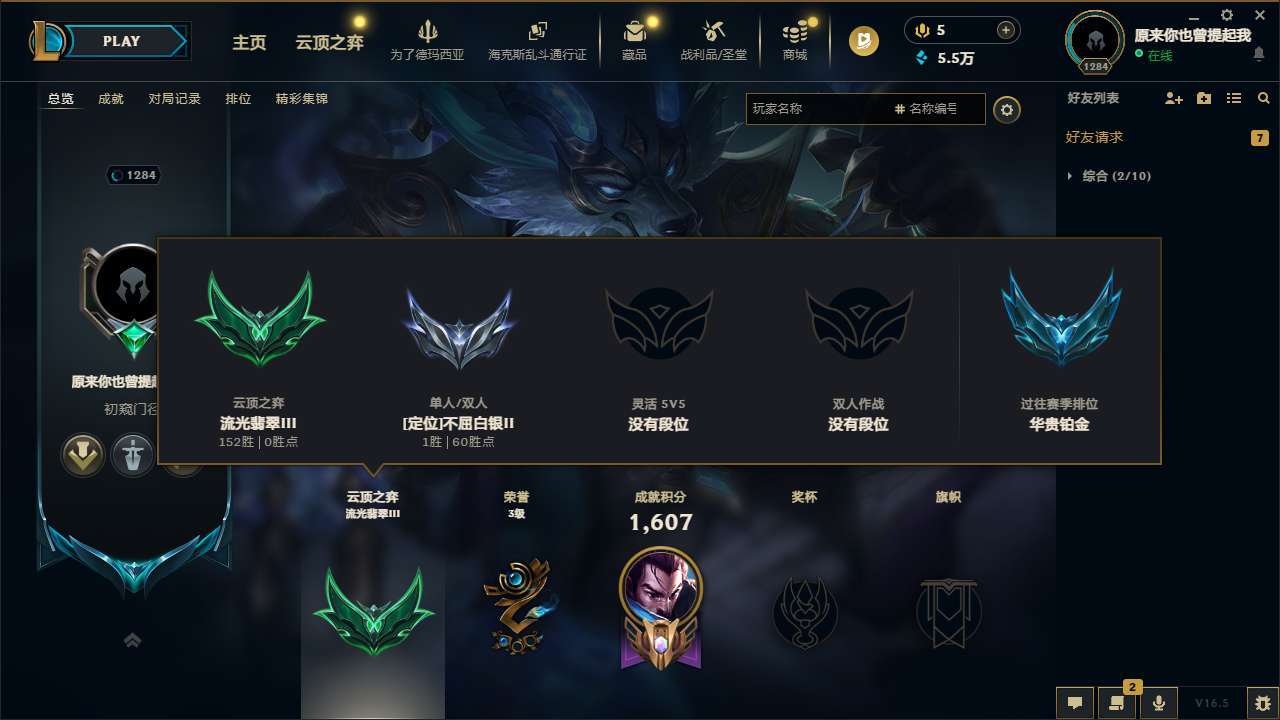
Task: Open the gear icon beside player search
Action: (1007, 109)
